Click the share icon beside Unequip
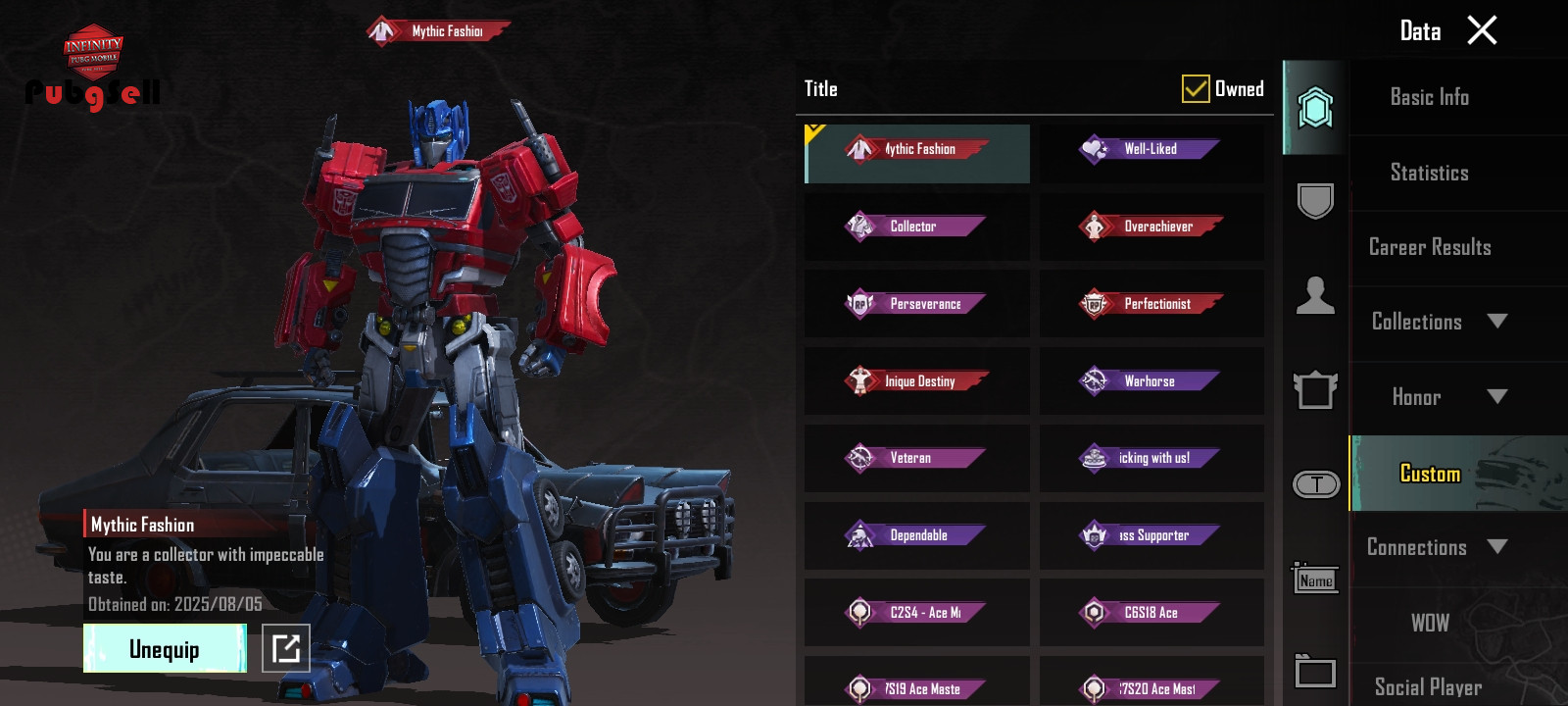 pos(286,648)
